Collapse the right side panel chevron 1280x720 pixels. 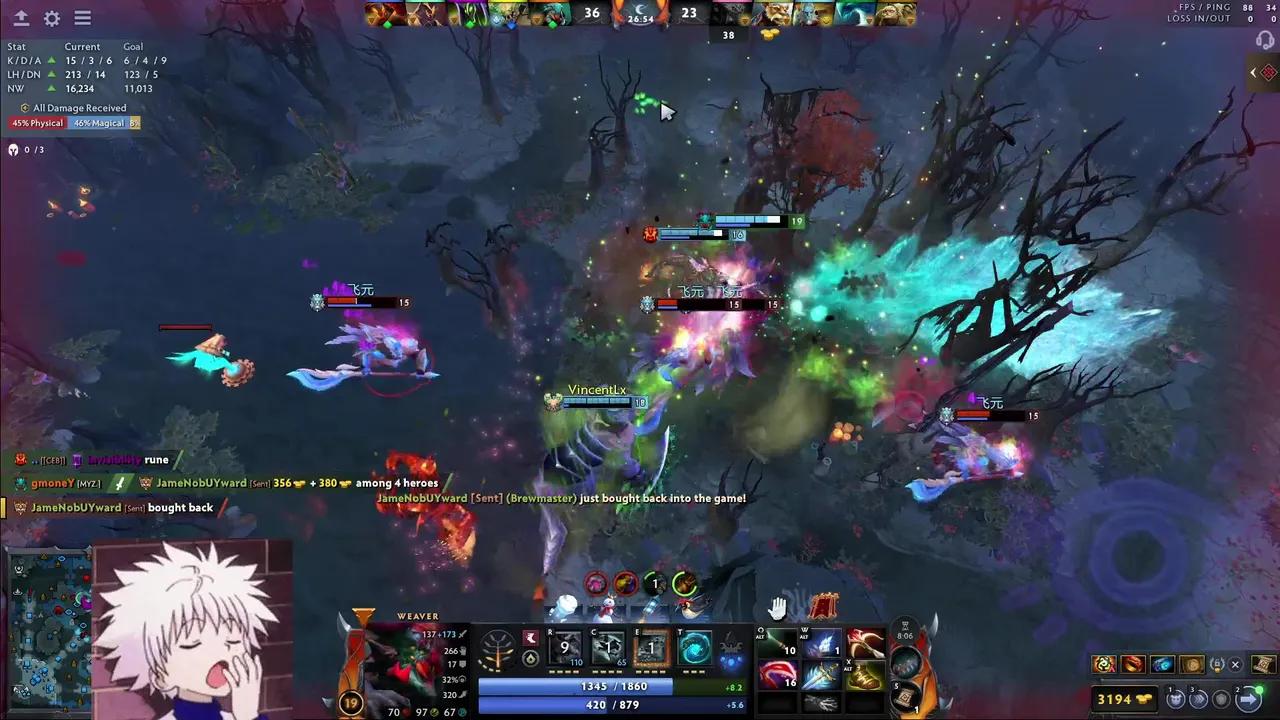tap(1253, 72)
